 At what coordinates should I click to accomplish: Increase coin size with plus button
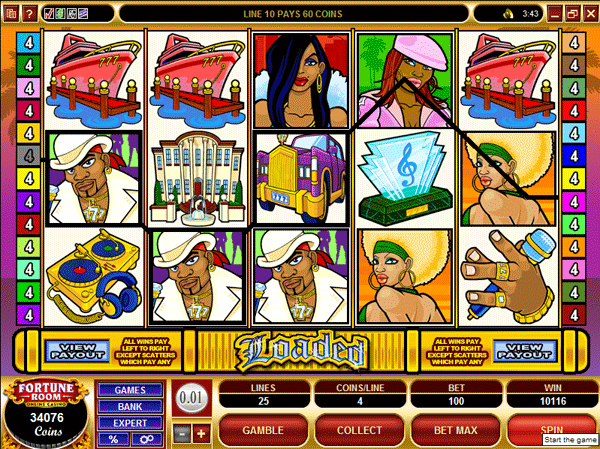[200, 433]
